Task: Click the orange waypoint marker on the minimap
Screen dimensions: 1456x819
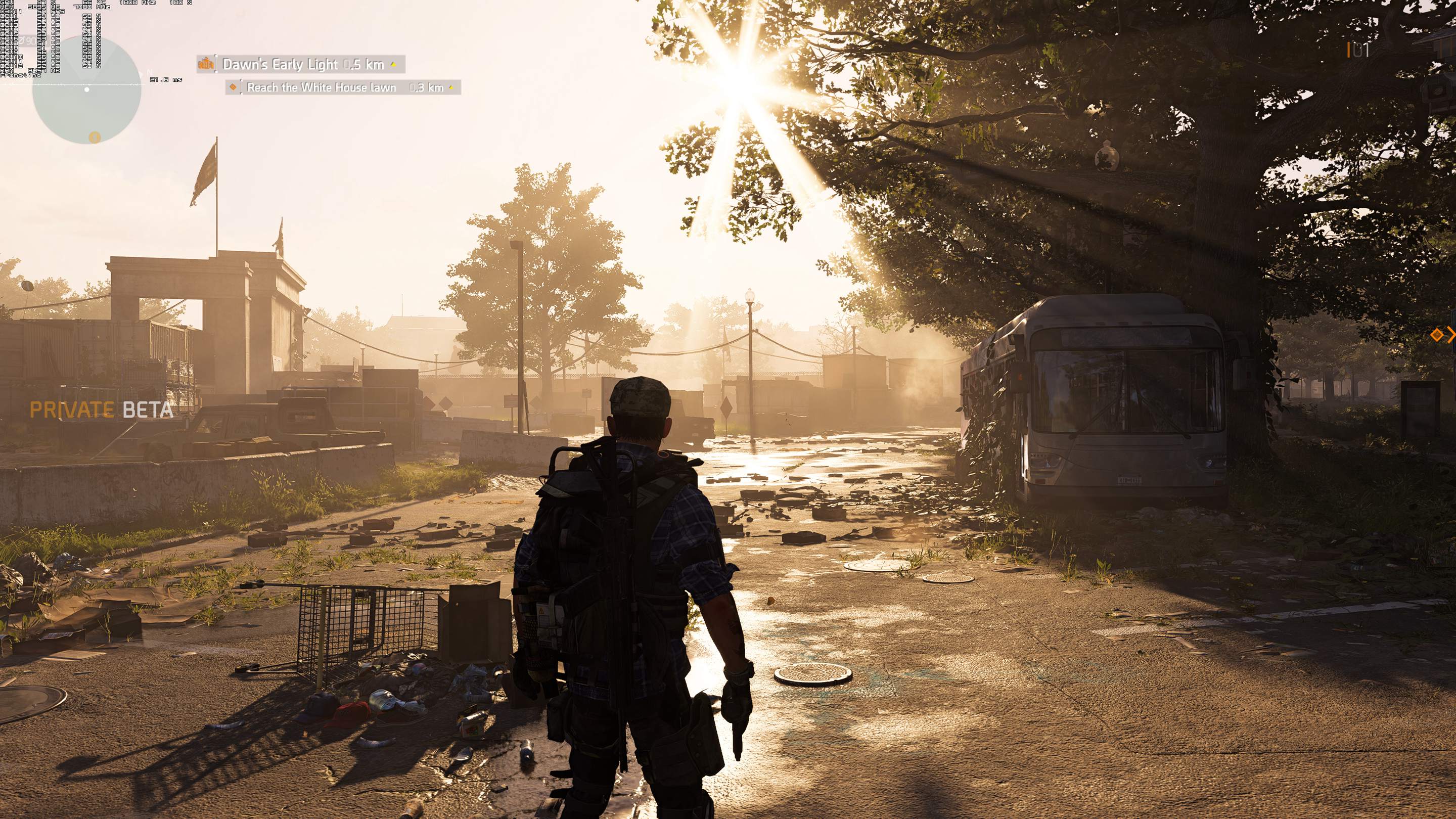Action: tap(95, 137)
